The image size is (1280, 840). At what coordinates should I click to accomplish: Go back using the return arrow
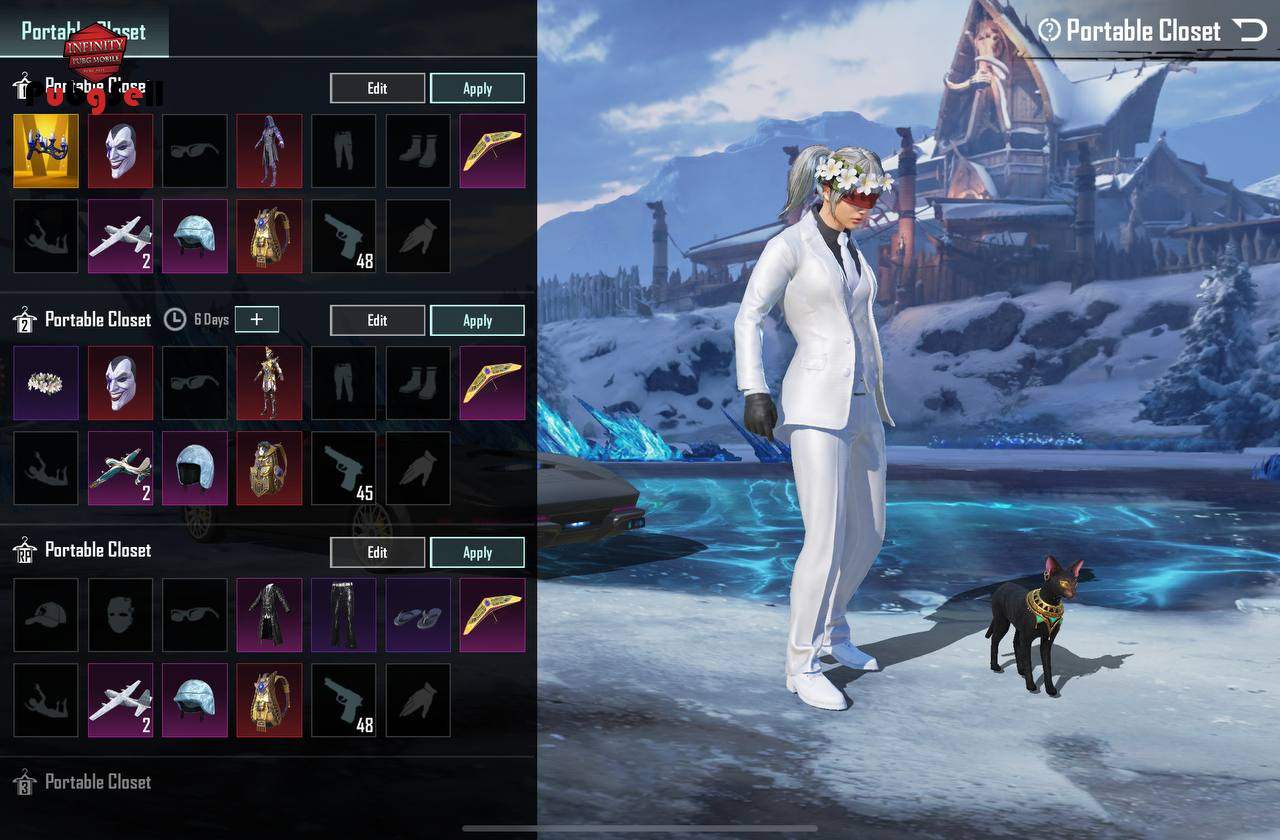point(1250,31)
